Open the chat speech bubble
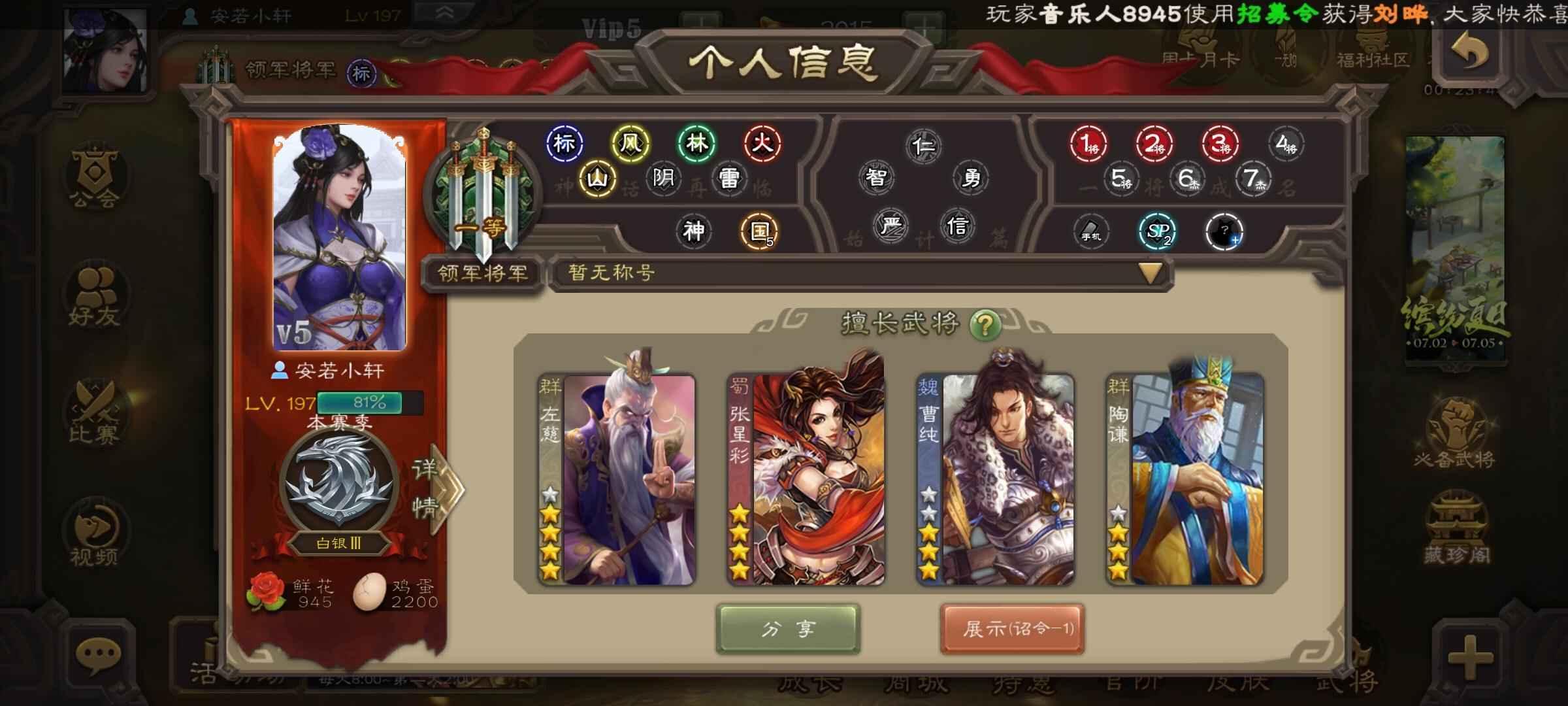 (x=98, y=656)
